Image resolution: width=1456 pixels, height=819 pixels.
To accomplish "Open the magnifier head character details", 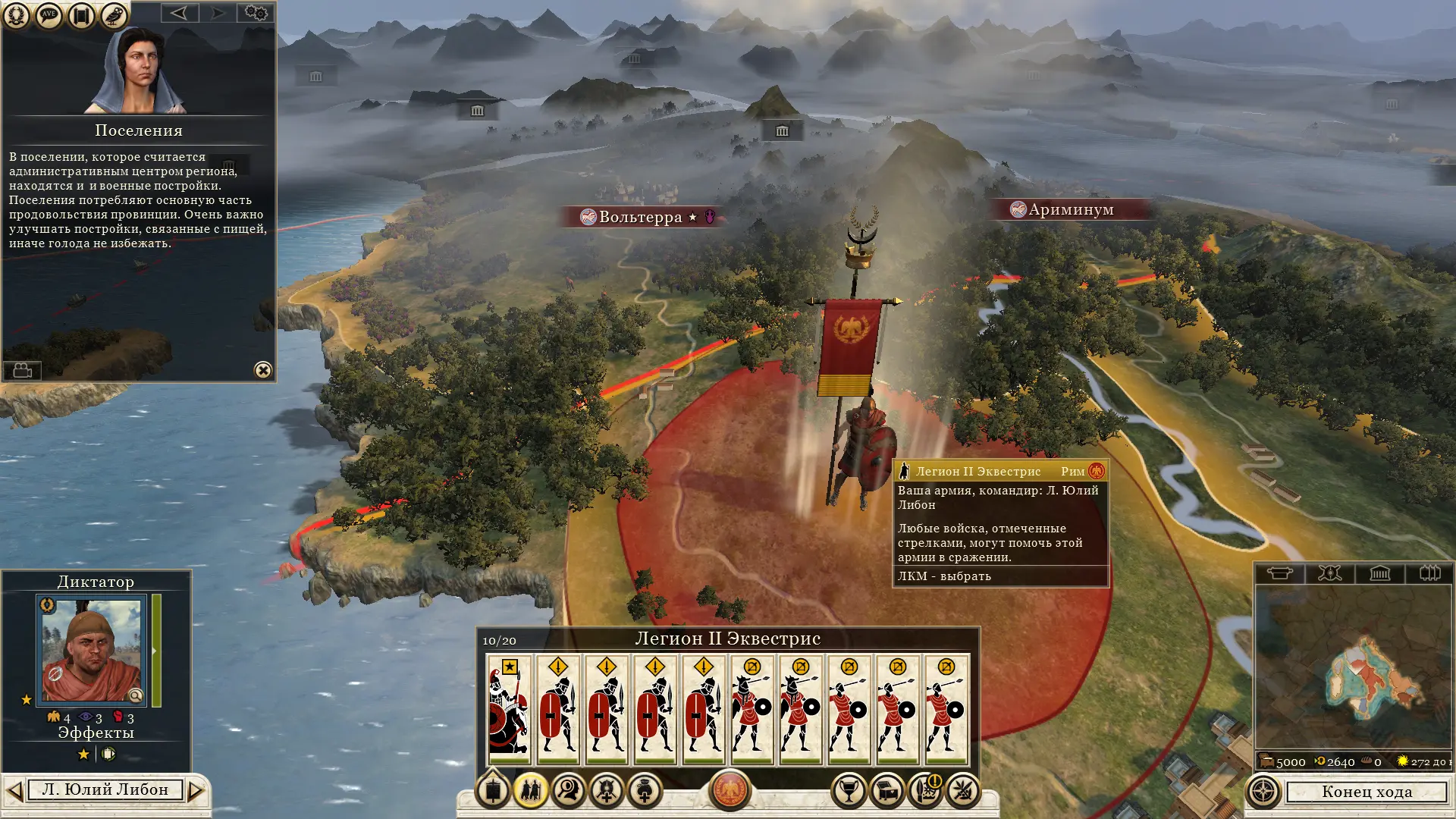I will (568, 792).
